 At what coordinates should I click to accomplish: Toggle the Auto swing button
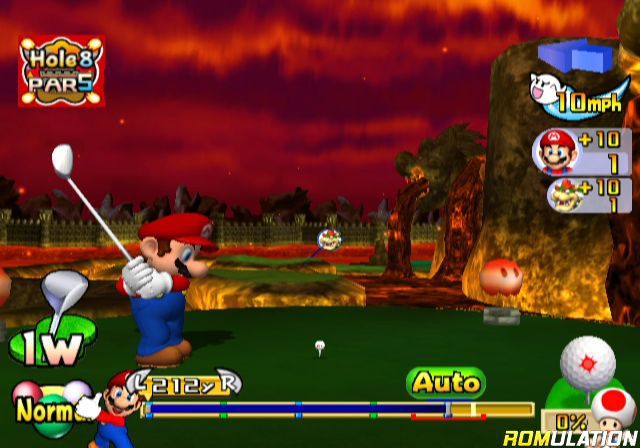click(x=445, y=381)
